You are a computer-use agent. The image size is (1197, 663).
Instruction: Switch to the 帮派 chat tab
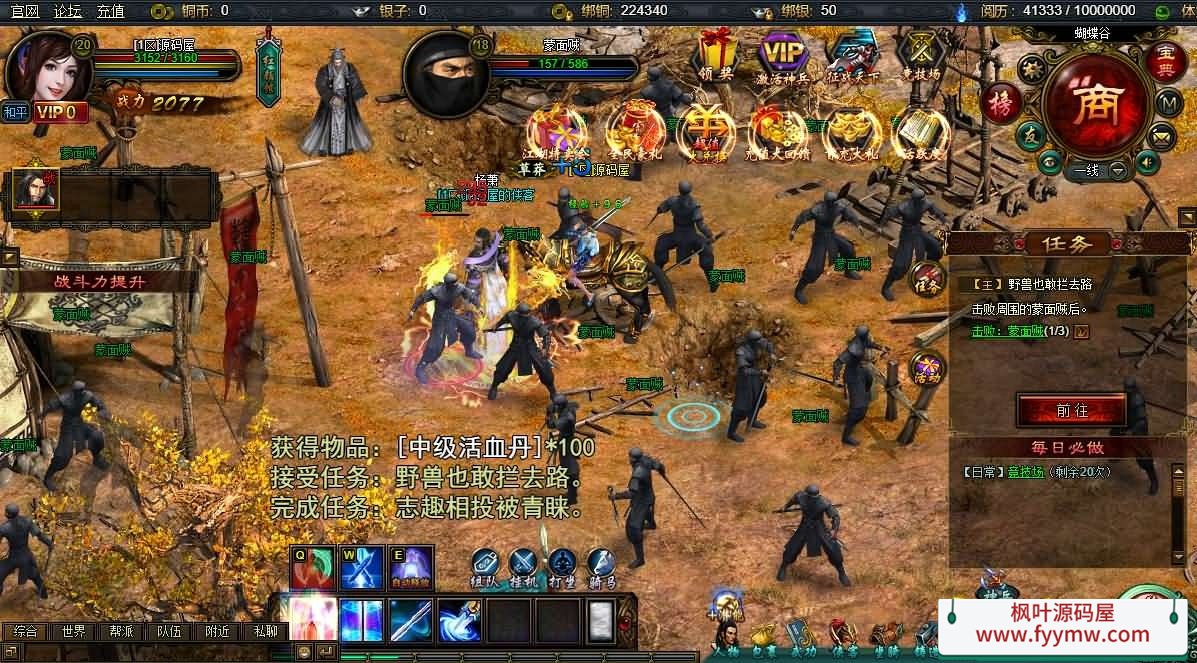click(121, 632)
